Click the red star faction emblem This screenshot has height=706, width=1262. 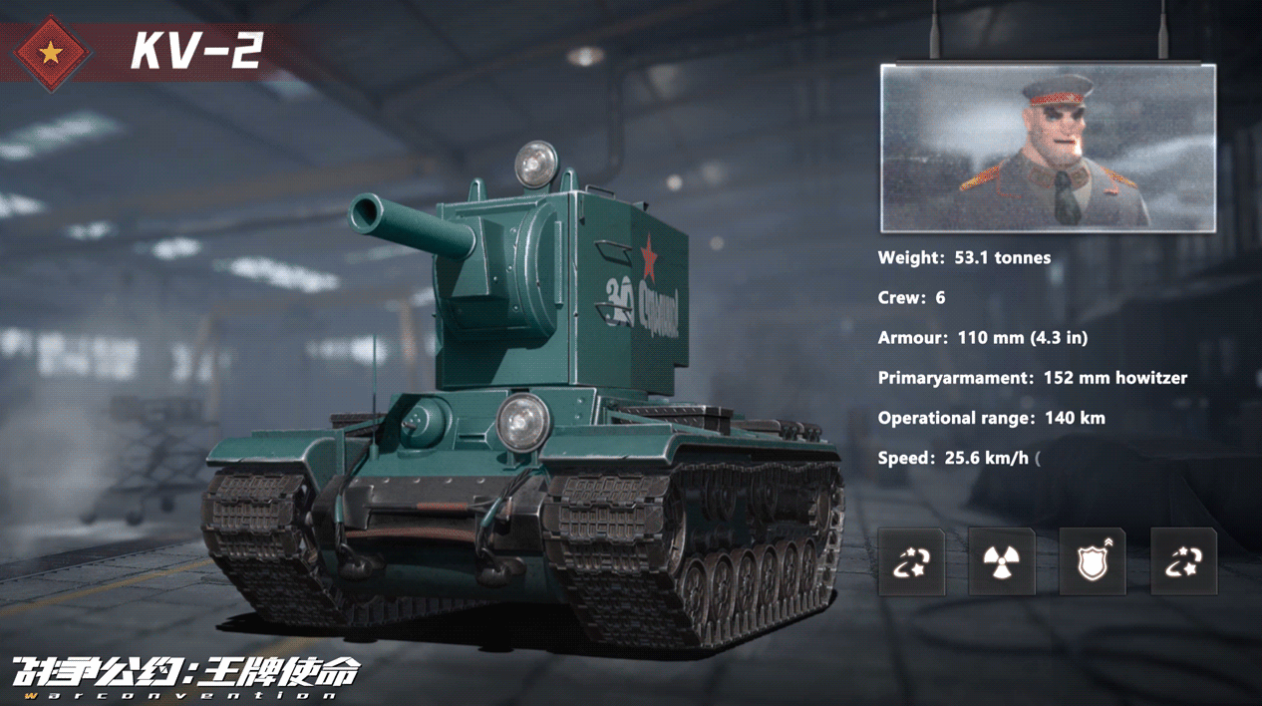[x=50, y=52]
